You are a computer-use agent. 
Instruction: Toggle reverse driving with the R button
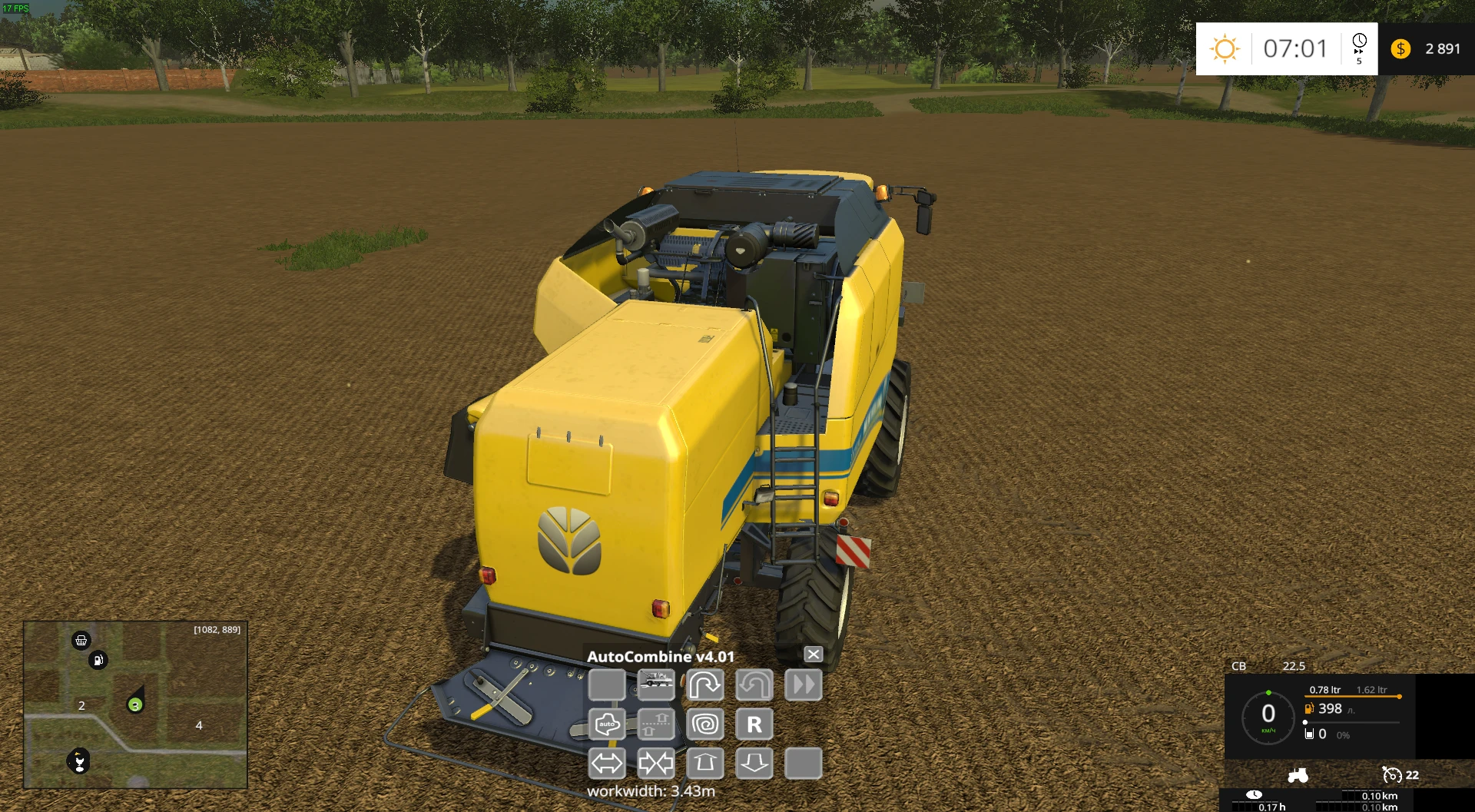754,724
